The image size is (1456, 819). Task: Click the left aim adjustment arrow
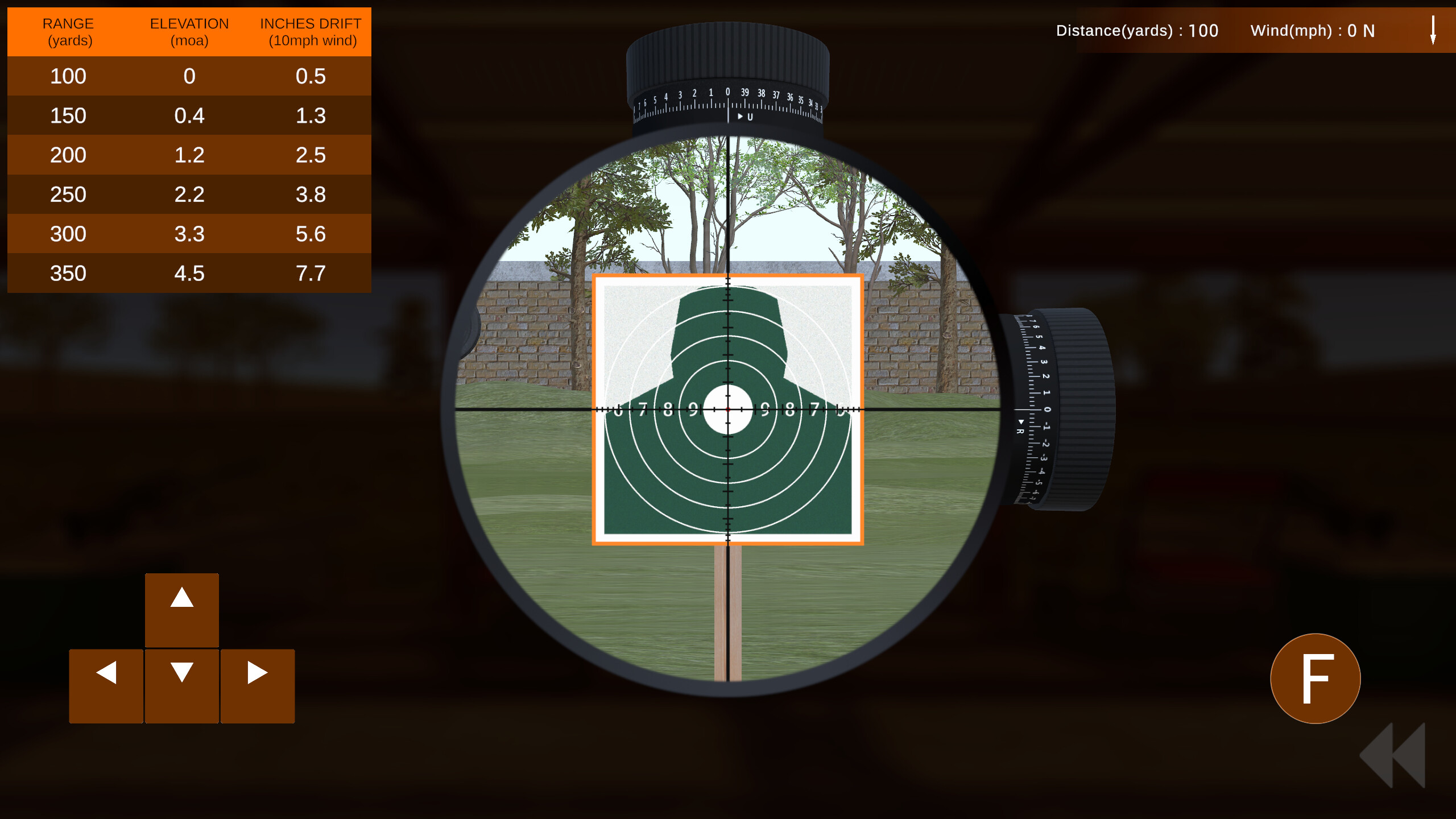tap(106, 685)
